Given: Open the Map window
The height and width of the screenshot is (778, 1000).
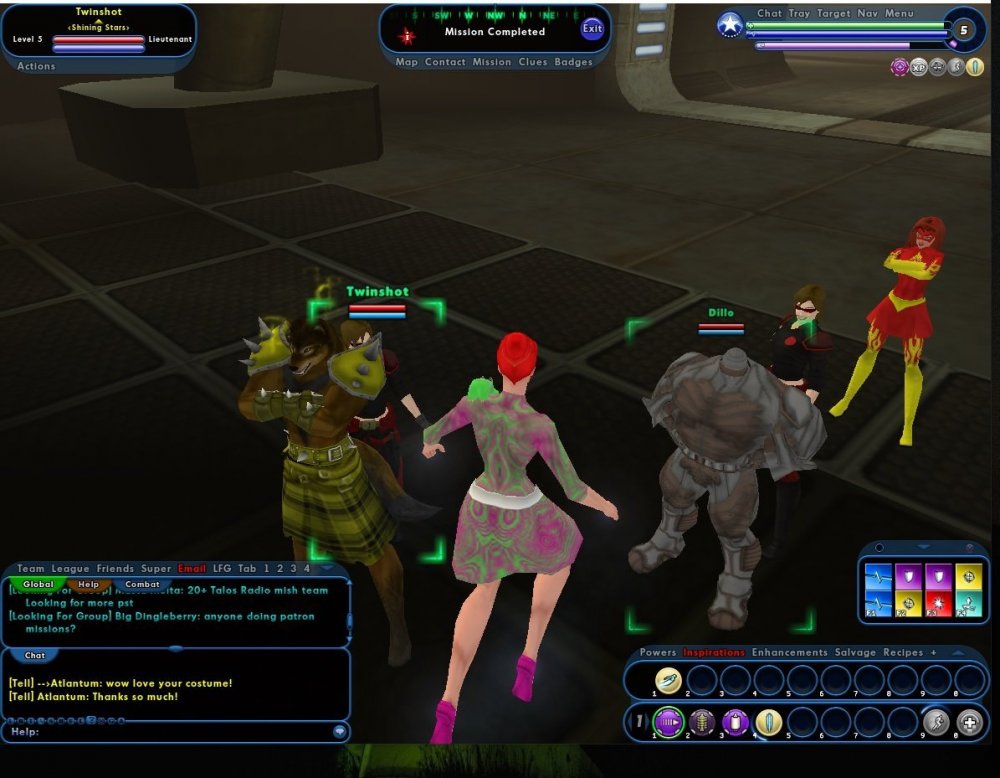Looking at the screenshot, I should [406, 62].
